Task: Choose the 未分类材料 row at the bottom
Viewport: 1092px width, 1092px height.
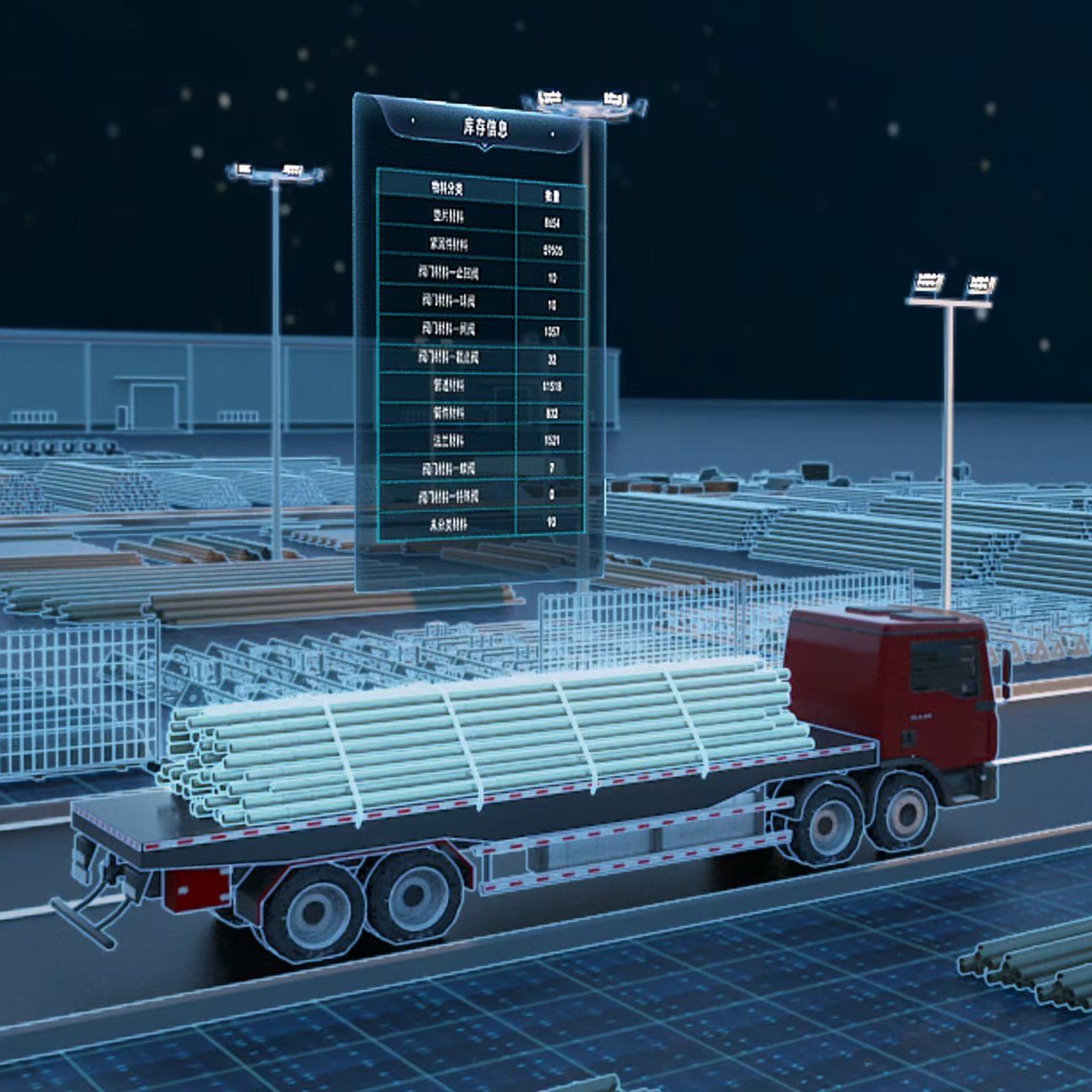Action: point(448,523)
